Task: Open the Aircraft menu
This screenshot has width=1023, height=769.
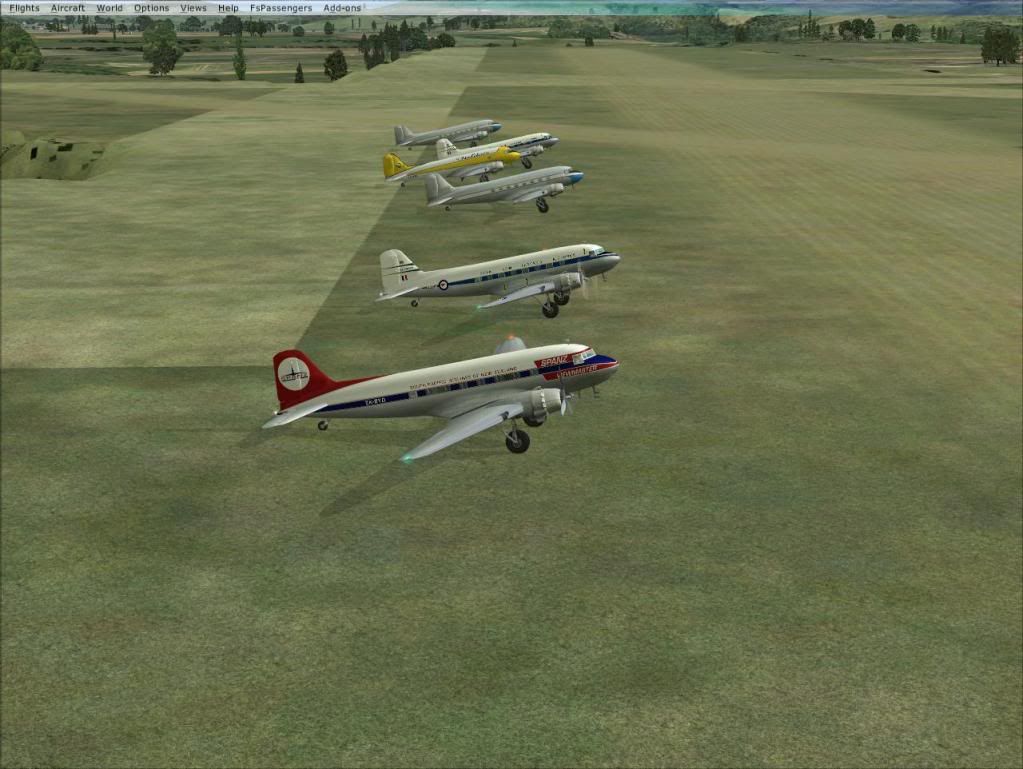Action: [x=68, y=8]
